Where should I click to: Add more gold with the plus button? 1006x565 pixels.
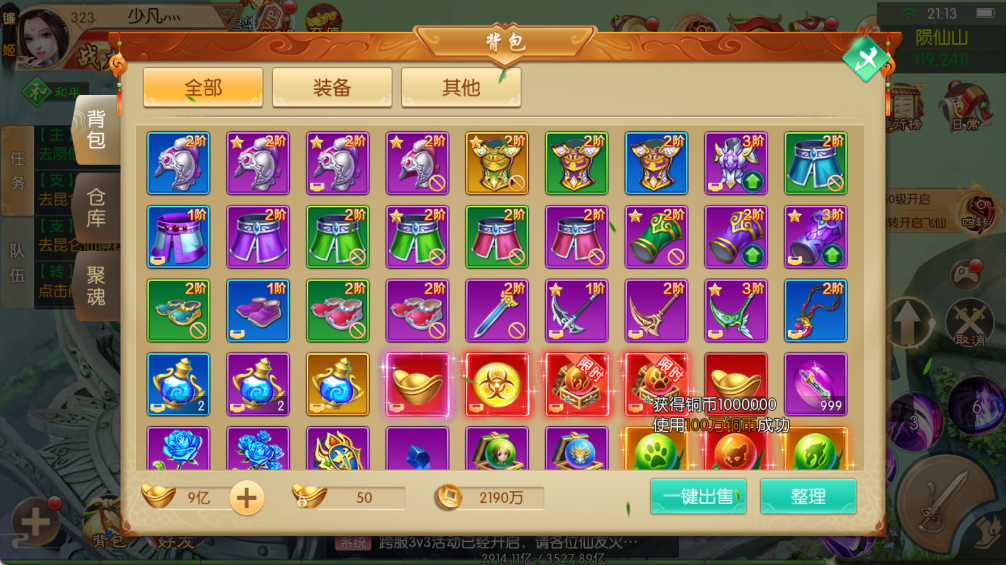coord(247,497)
